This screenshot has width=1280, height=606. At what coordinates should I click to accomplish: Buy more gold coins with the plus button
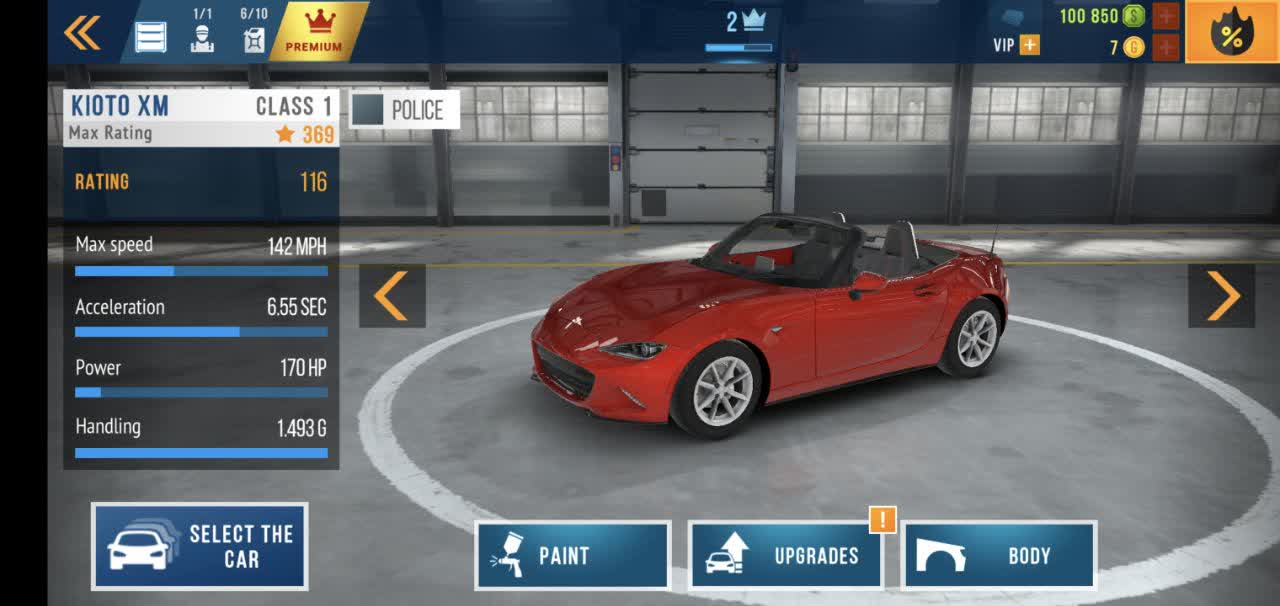1166,47
